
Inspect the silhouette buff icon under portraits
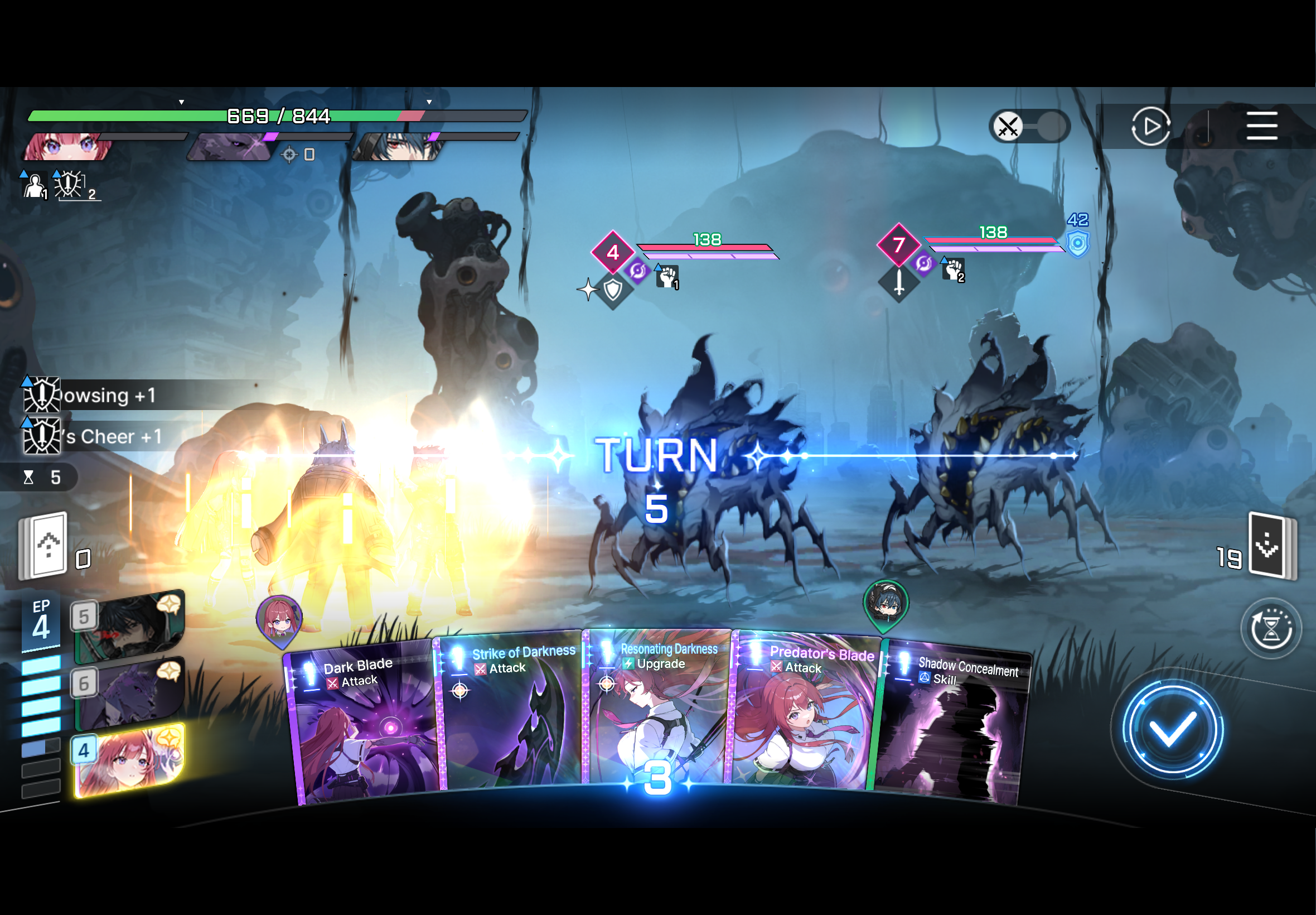pyautogui.click(x=35, y=185)
